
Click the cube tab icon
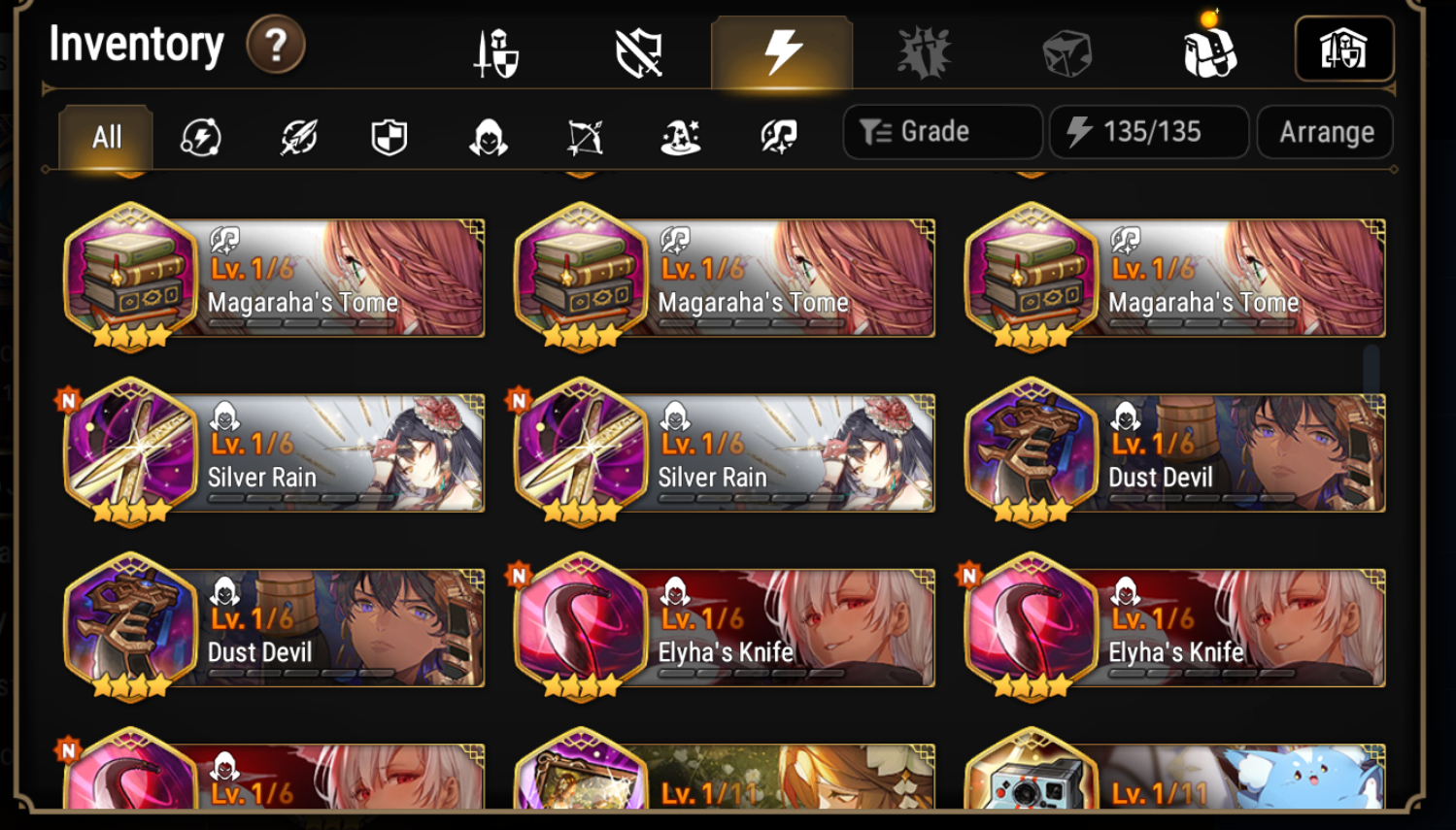pos(1067,50)
